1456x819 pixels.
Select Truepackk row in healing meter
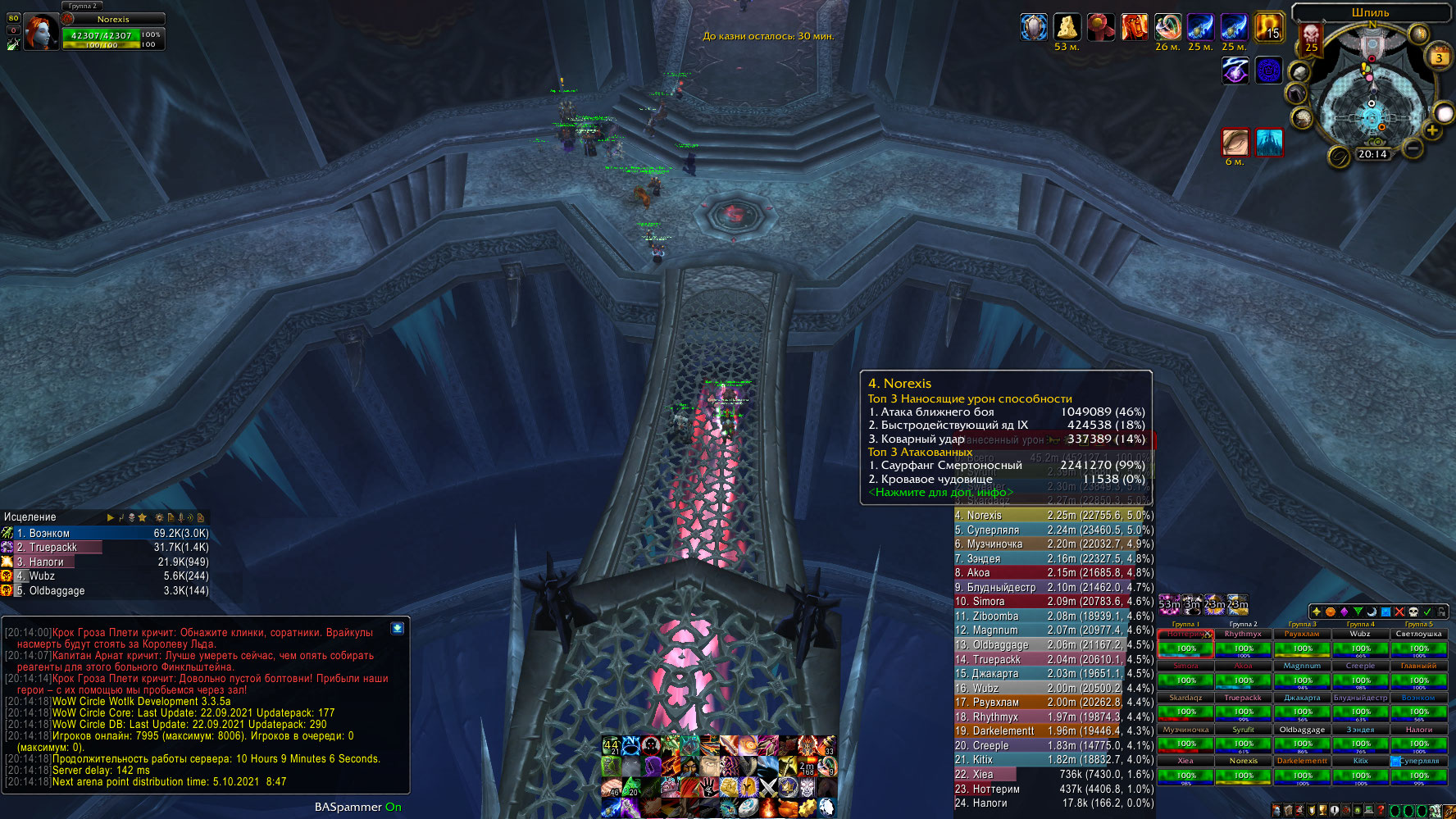click(x=107, y=548)
